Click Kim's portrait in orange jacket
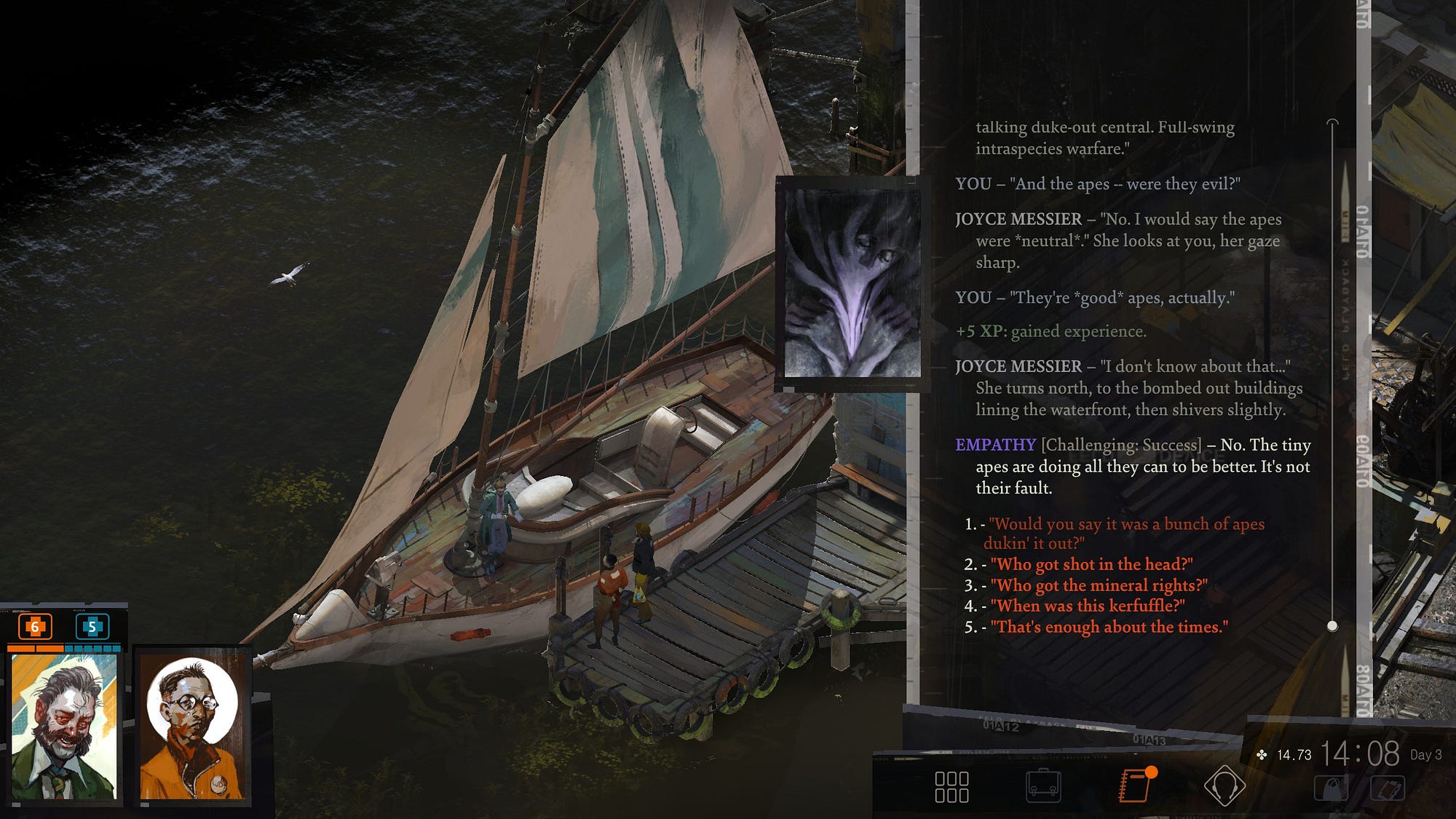The height and width of the screenshot is (819, 1456). (x=193, y=727)
